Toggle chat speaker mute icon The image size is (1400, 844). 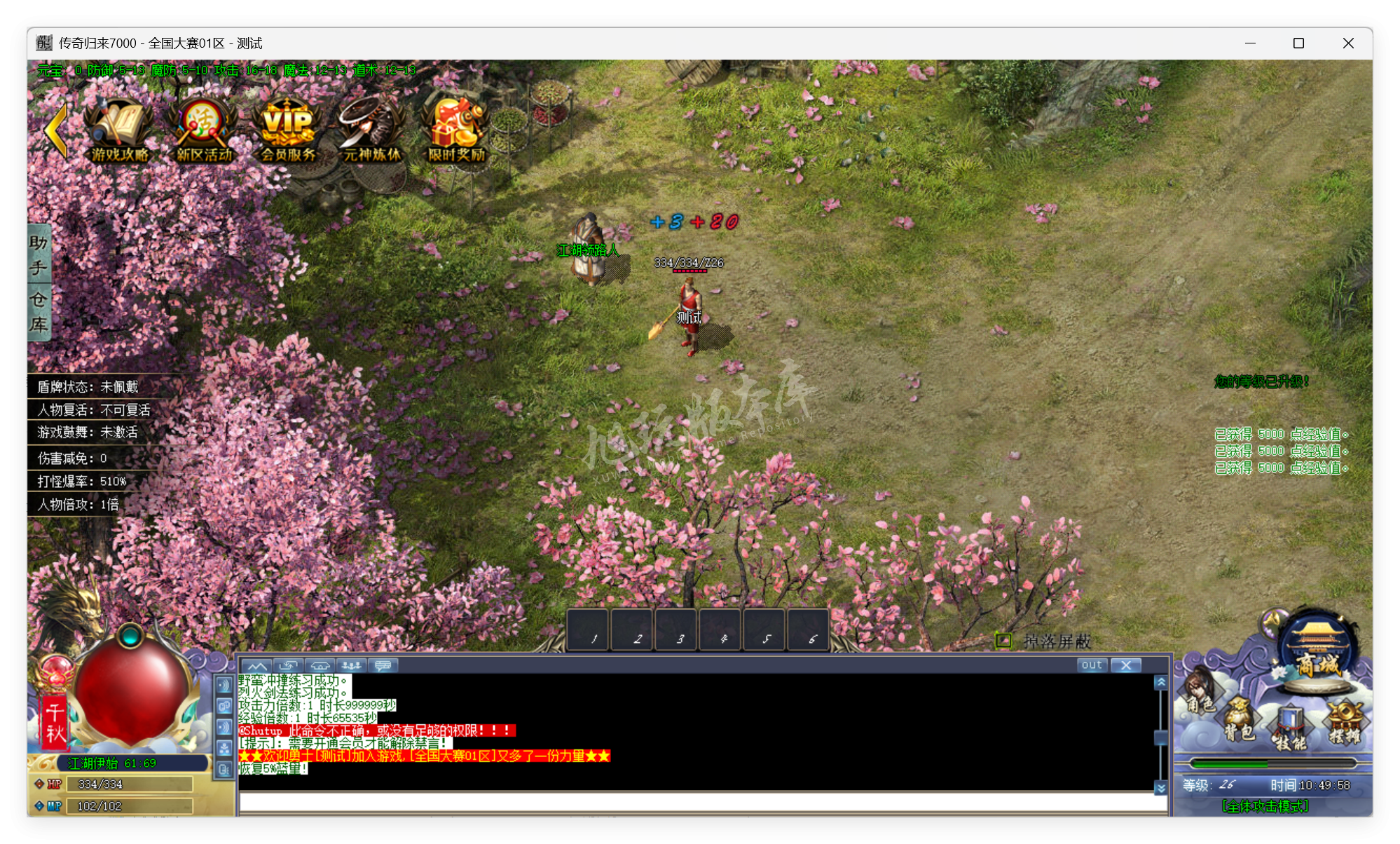(x=224, y=686)
